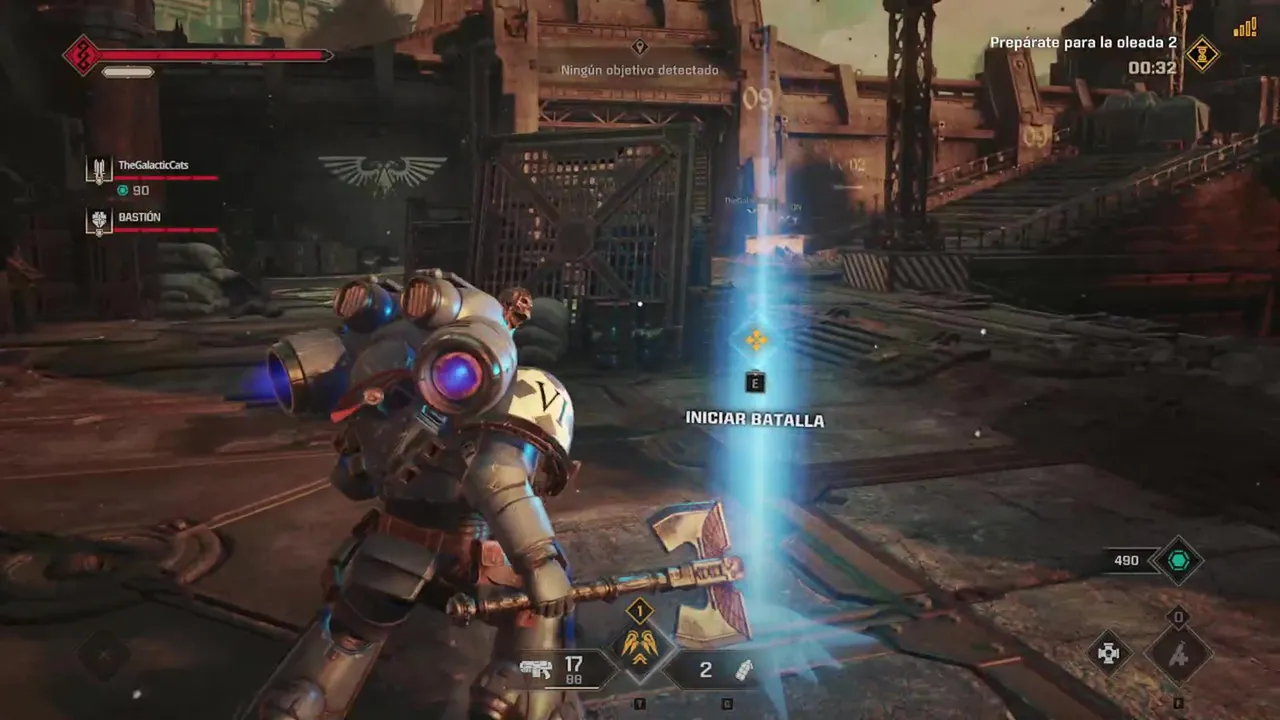This screenshot has height=720, width=1280.
Task: Click the red player class emblem
Action: point(81,55)
